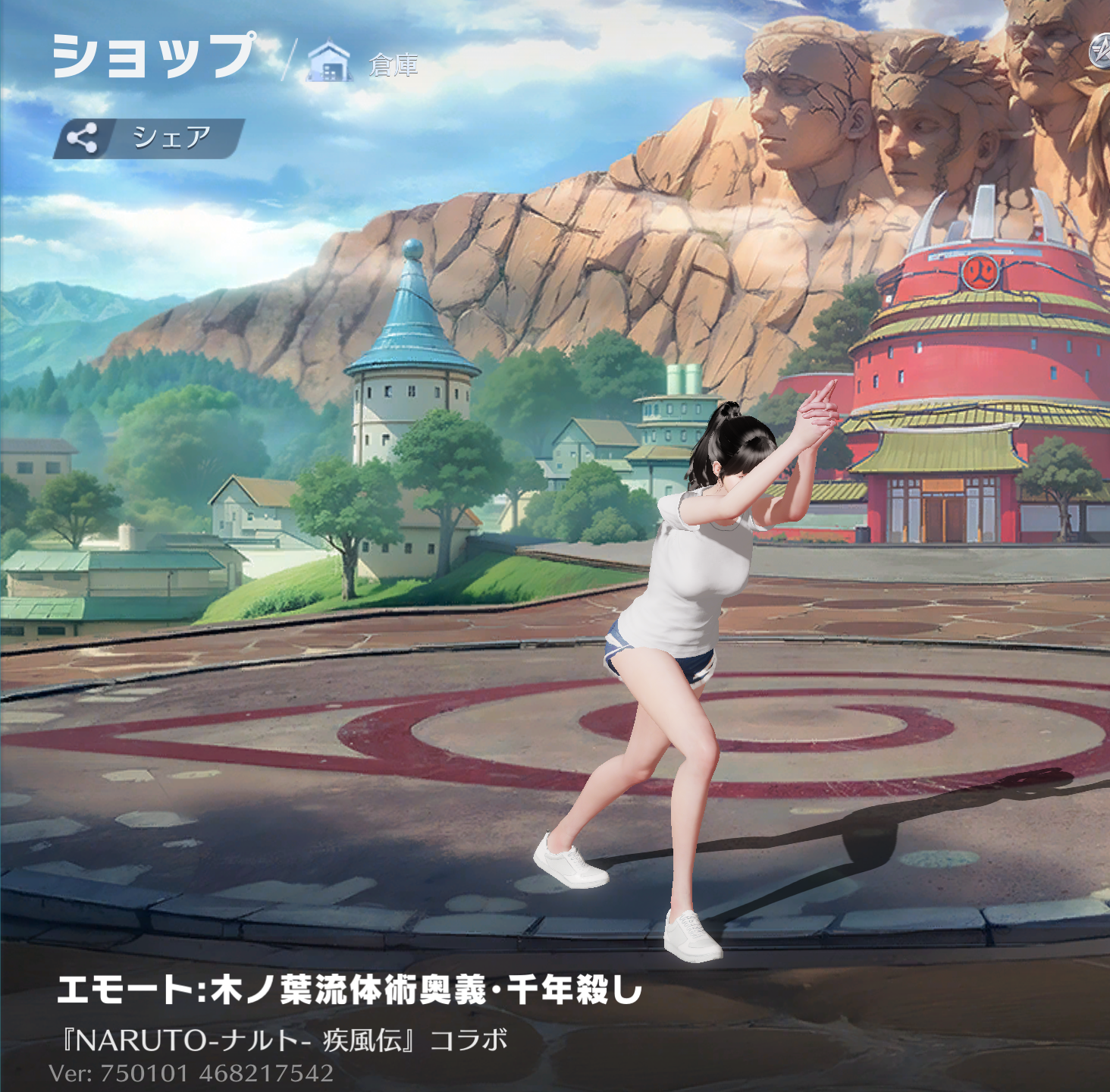The image size is (1110, 1092).
Task: Click the シェア share button
Action: pos(149,139)
